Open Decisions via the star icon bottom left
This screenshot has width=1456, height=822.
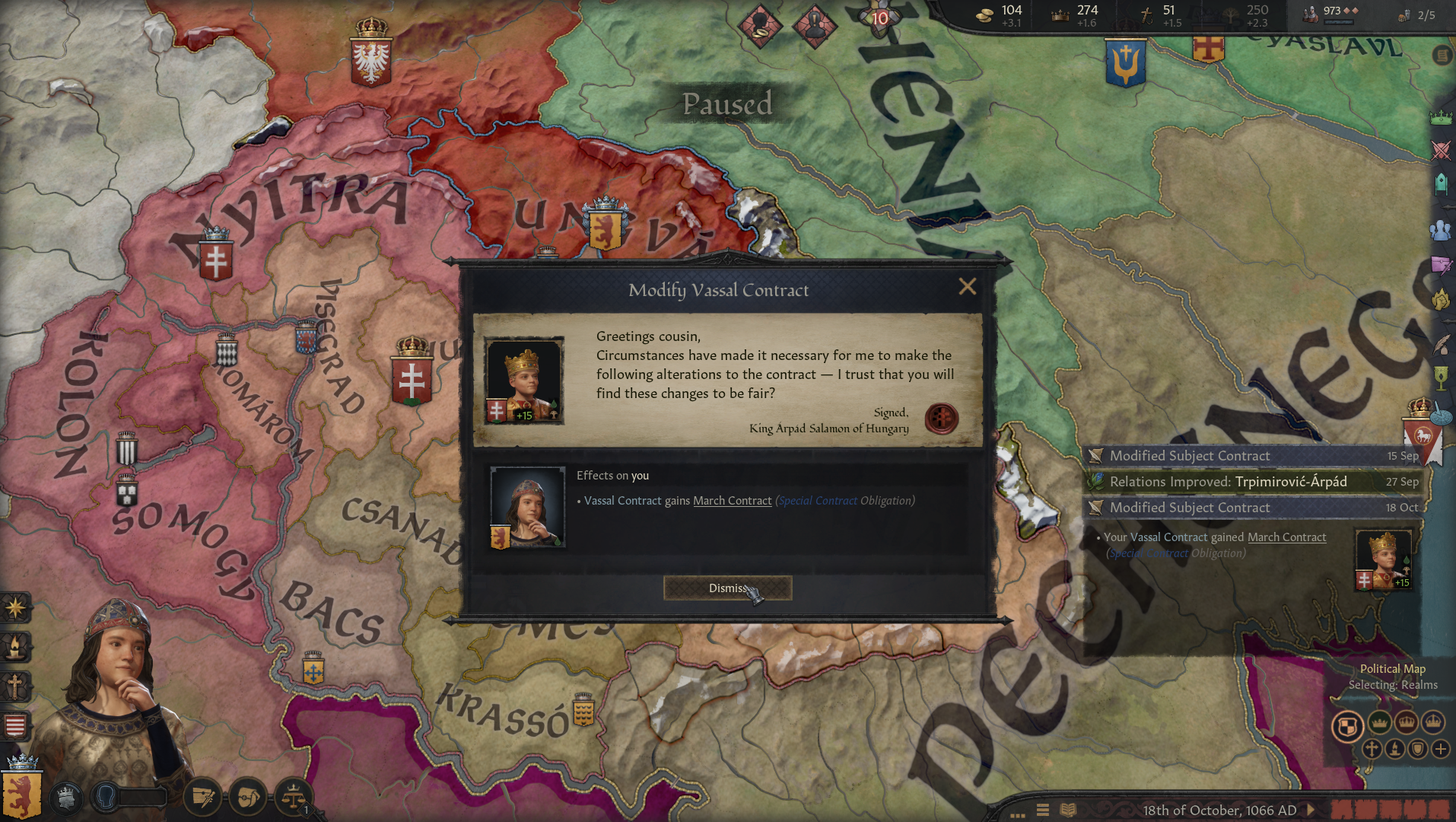pos(15,608)
